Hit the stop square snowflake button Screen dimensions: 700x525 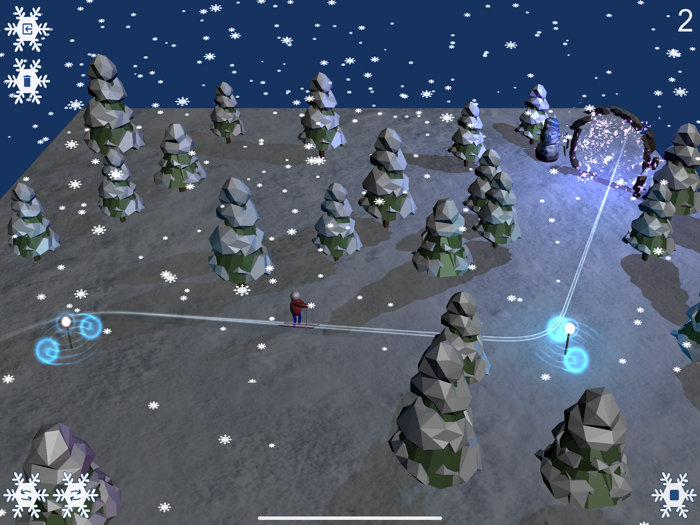[674, 494]
